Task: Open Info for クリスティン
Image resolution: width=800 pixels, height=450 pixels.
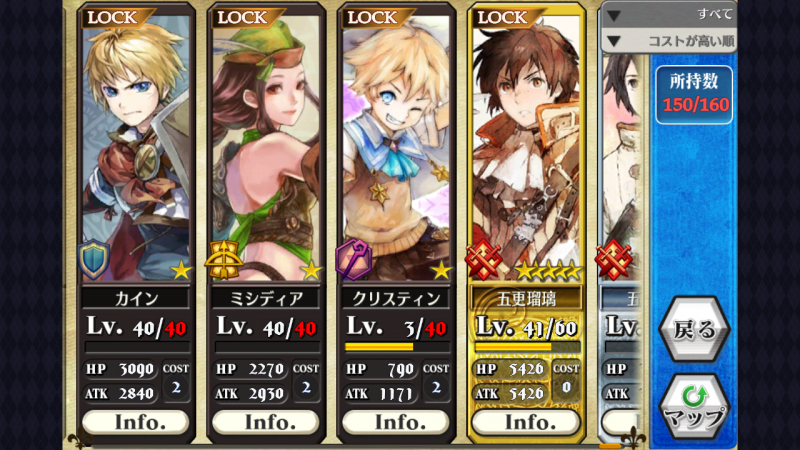Action: click(396, 422)
